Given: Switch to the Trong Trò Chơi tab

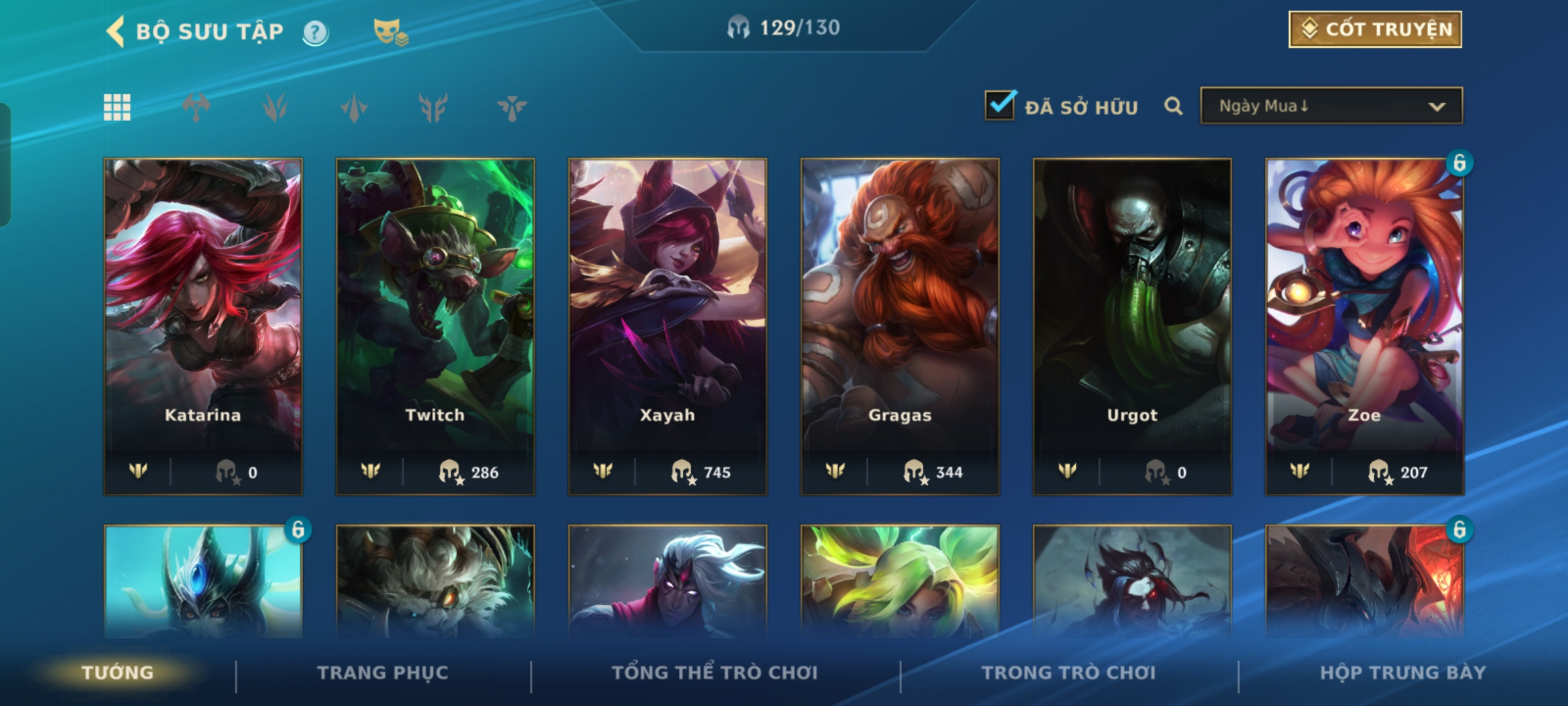Looking at the screenshot, I should point(1068,673).
